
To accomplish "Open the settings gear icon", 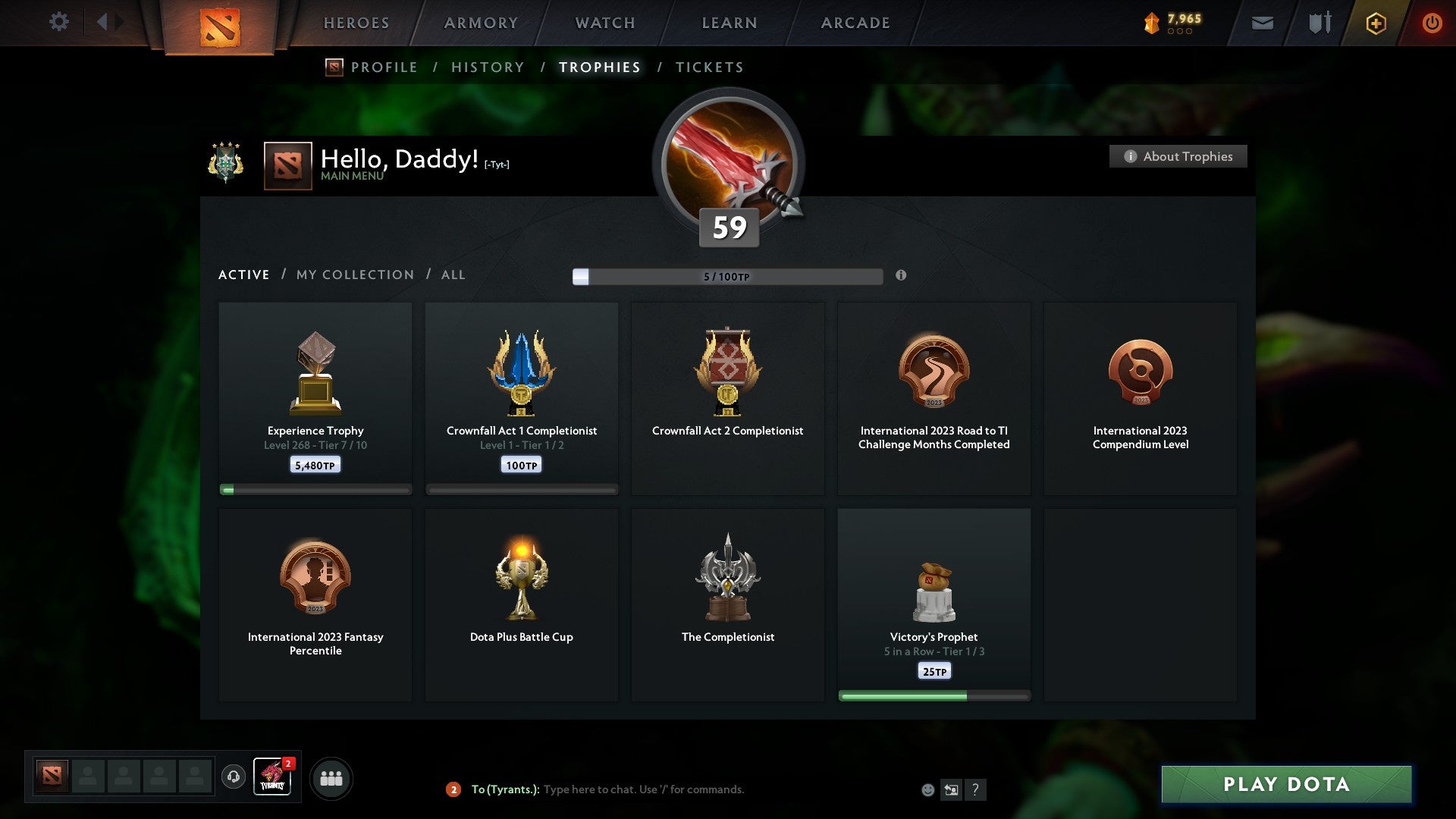I will coord(58,22).
